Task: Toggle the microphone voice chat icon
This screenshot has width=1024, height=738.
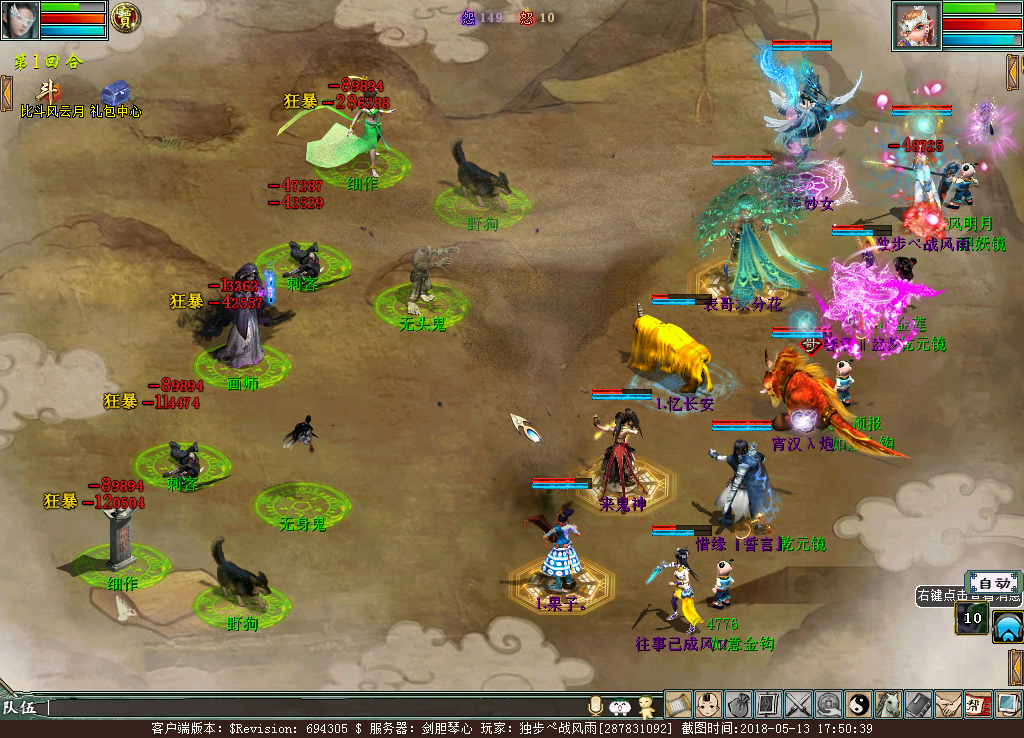Action: 597,706
